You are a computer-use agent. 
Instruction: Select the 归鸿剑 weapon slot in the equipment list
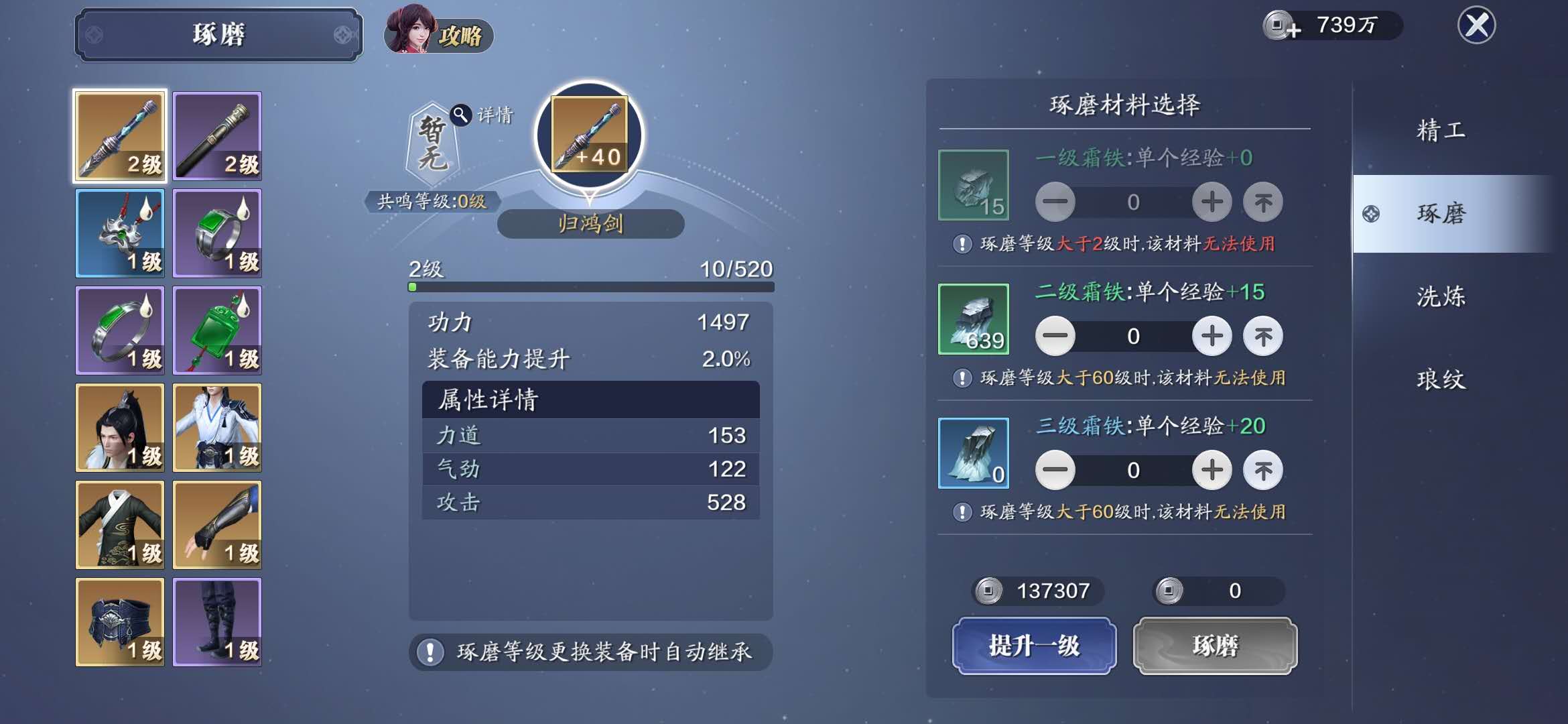click(x=120, y=136)
